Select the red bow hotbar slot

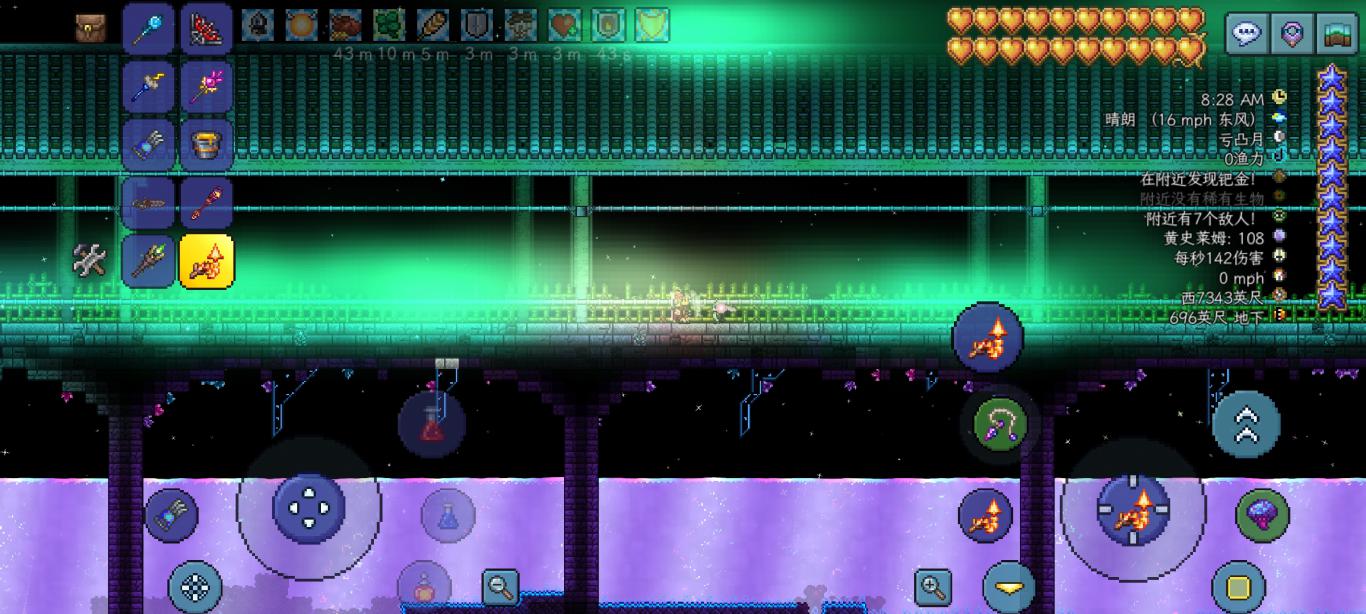point(207,28)
